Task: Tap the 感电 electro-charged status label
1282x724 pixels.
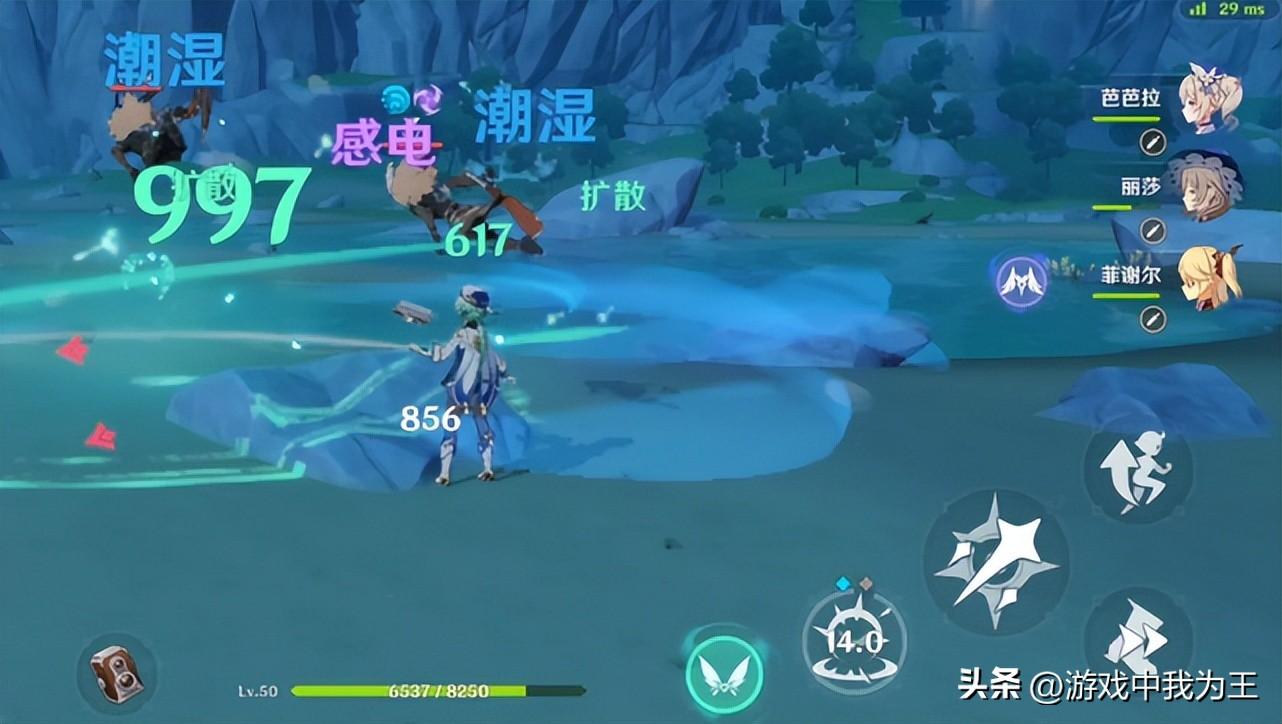Action: [x=383, y=142]
